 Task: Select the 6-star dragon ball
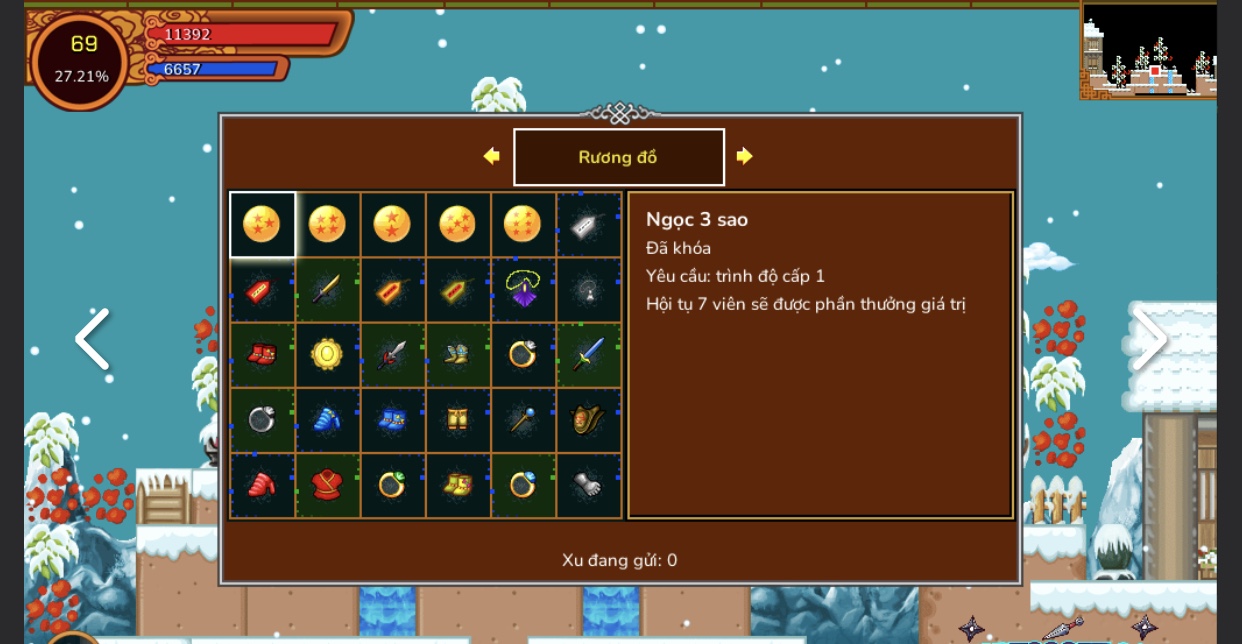click(522, 224)
